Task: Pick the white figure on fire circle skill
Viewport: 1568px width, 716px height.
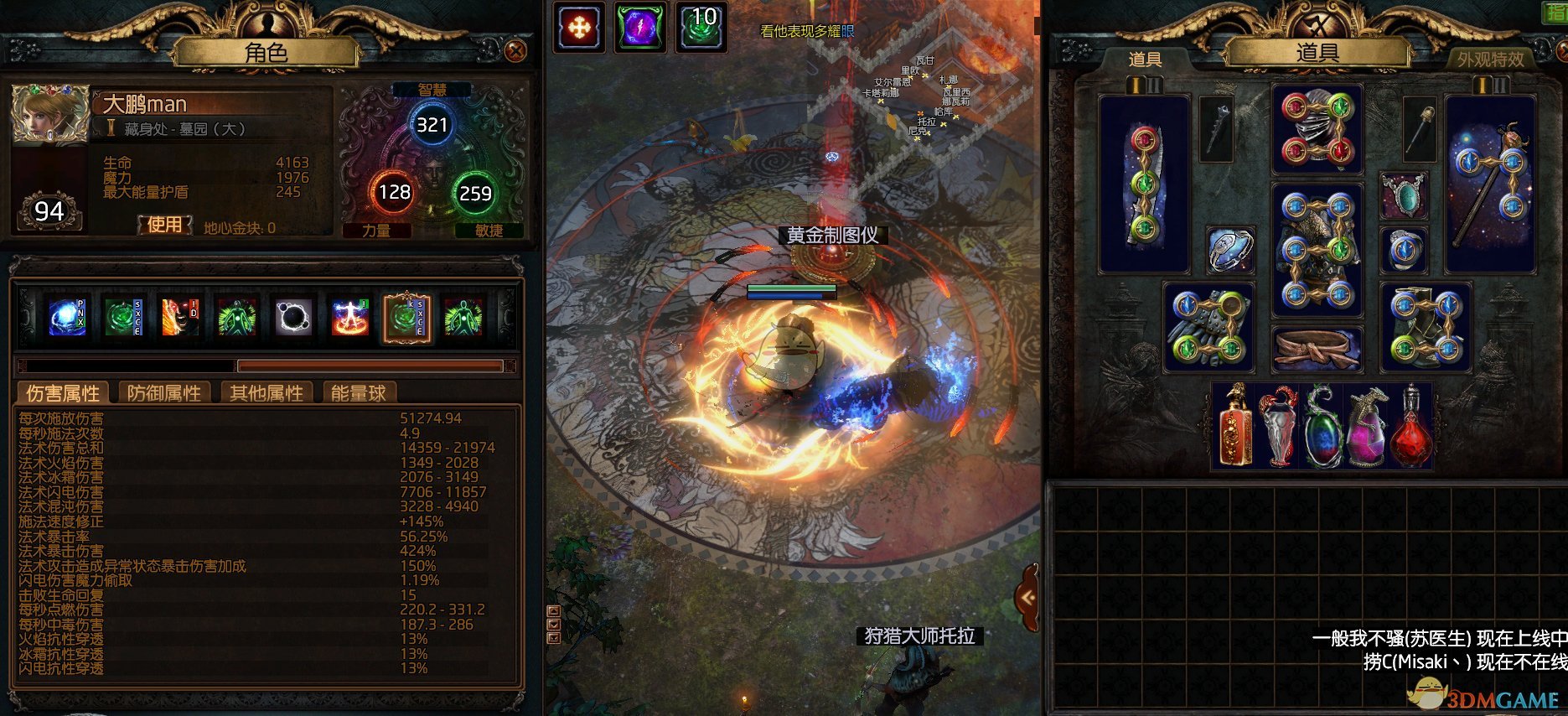Action: click(350, 318)
